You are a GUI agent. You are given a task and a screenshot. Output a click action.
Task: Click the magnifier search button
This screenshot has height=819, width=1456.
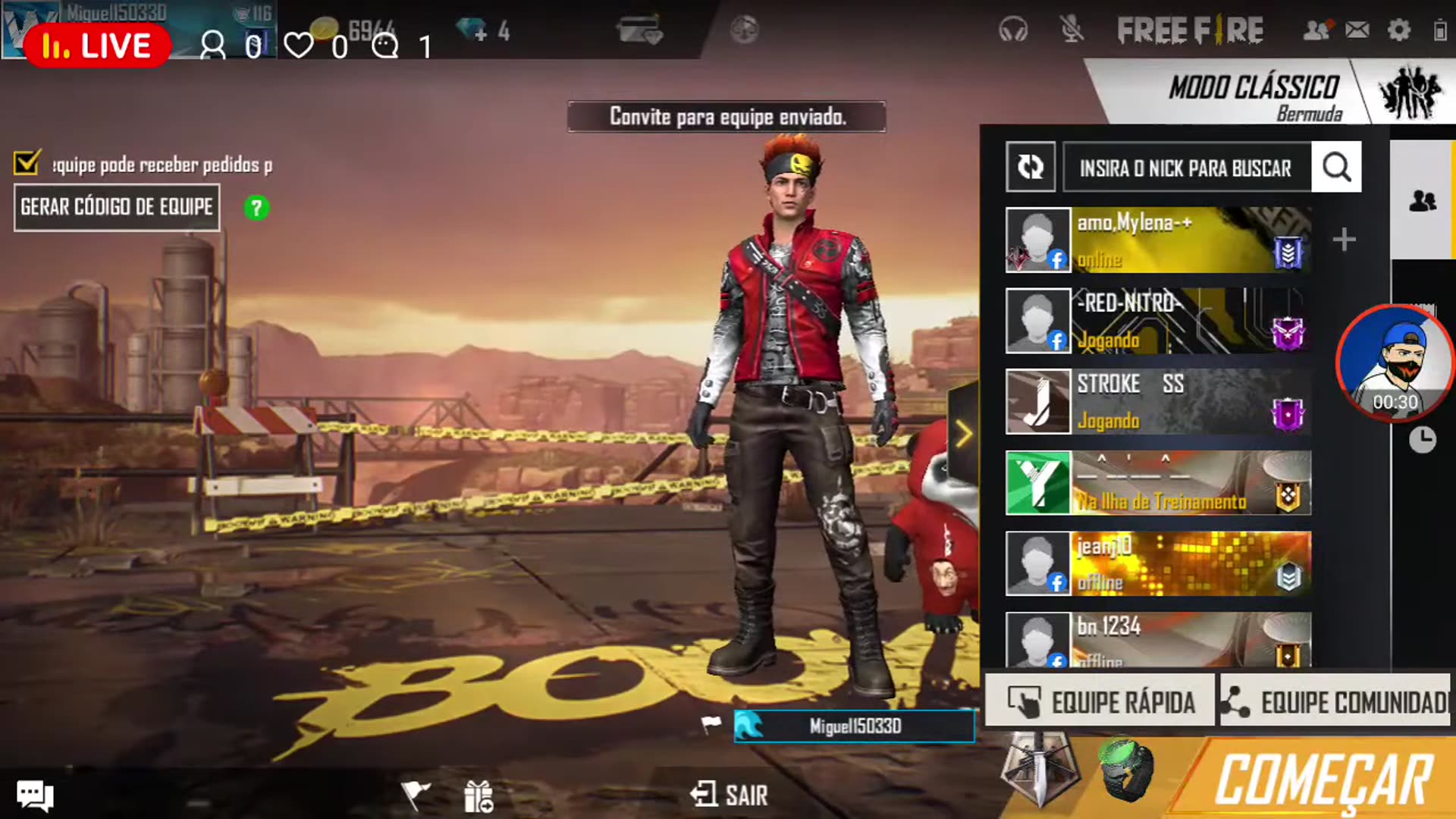coord(1336,168)
